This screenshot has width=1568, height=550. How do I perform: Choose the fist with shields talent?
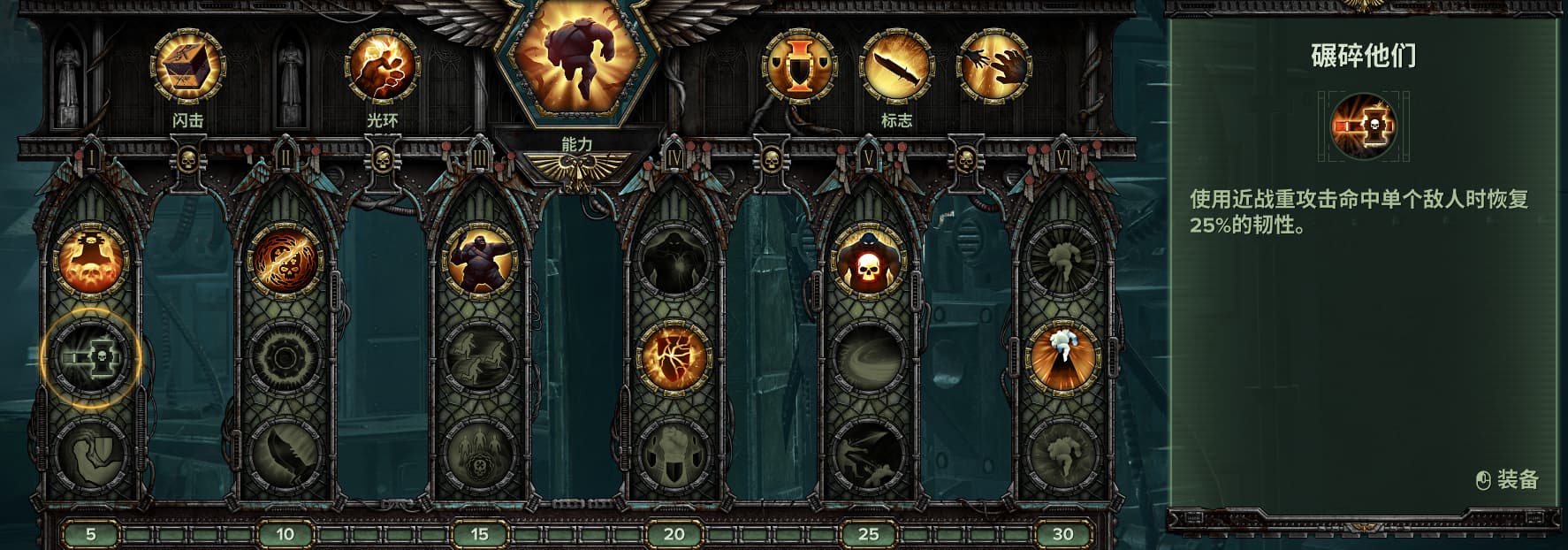[674, 455]
